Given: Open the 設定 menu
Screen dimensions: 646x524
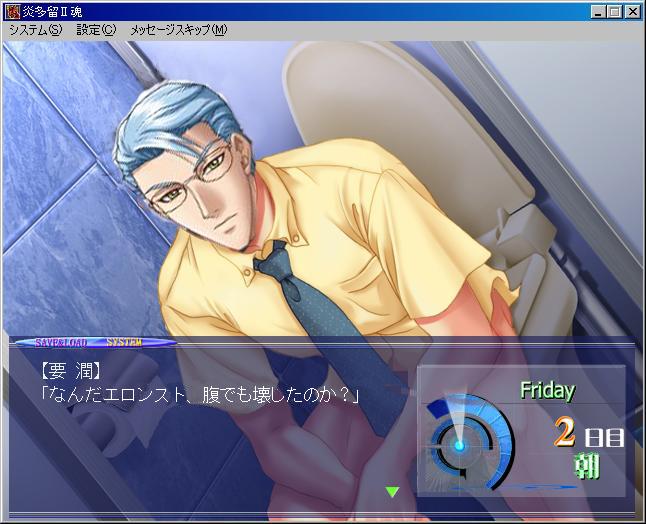Looking at the screenshot, I should (x=96, y=30).
